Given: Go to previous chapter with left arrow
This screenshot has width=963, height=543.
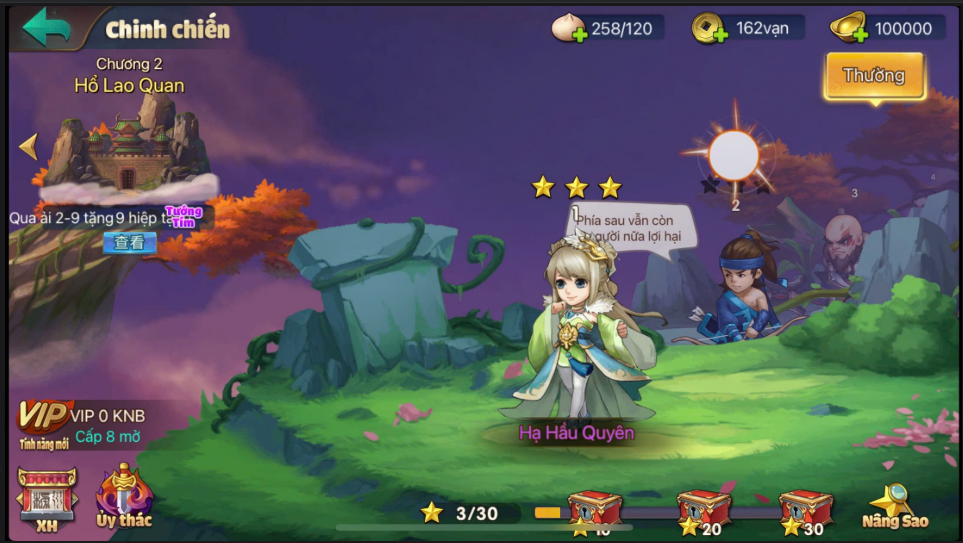Looking at the screenshot, I should coord(28,147).
